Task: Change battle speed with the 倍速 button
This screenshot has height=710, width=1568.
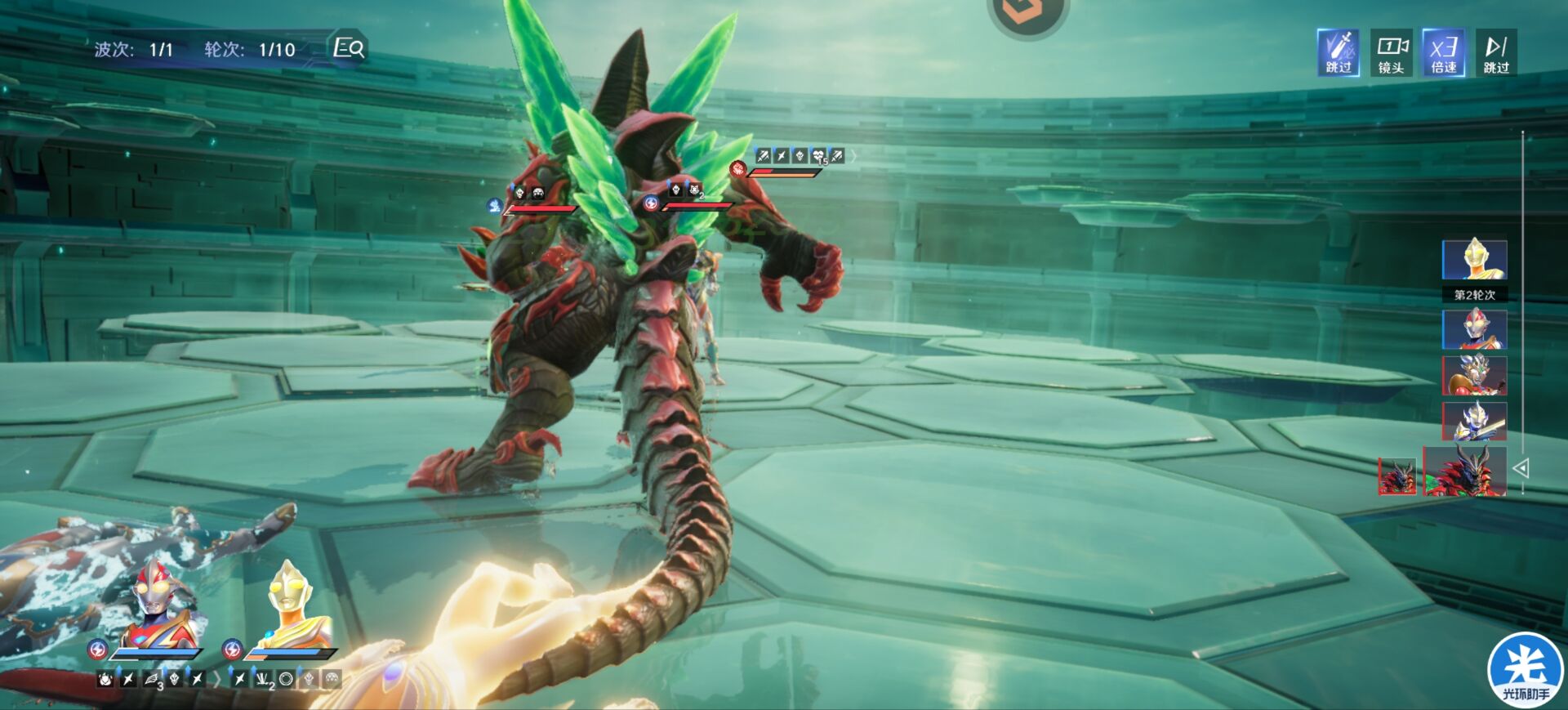Action: tap(1443, 52)
